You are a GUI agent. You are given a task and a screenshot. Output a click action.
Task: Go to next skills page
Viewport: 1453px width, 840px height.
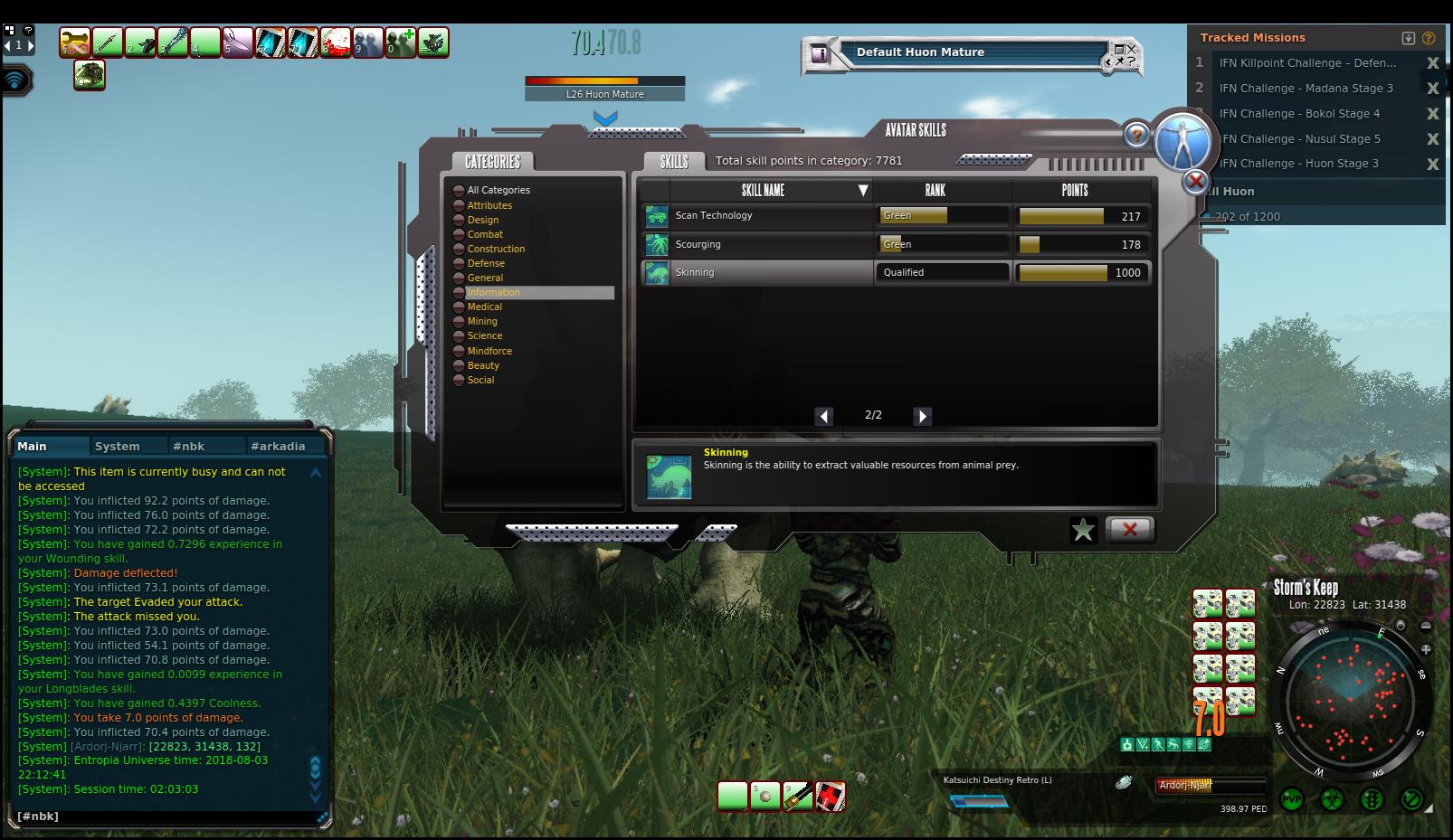click(922, 416)
